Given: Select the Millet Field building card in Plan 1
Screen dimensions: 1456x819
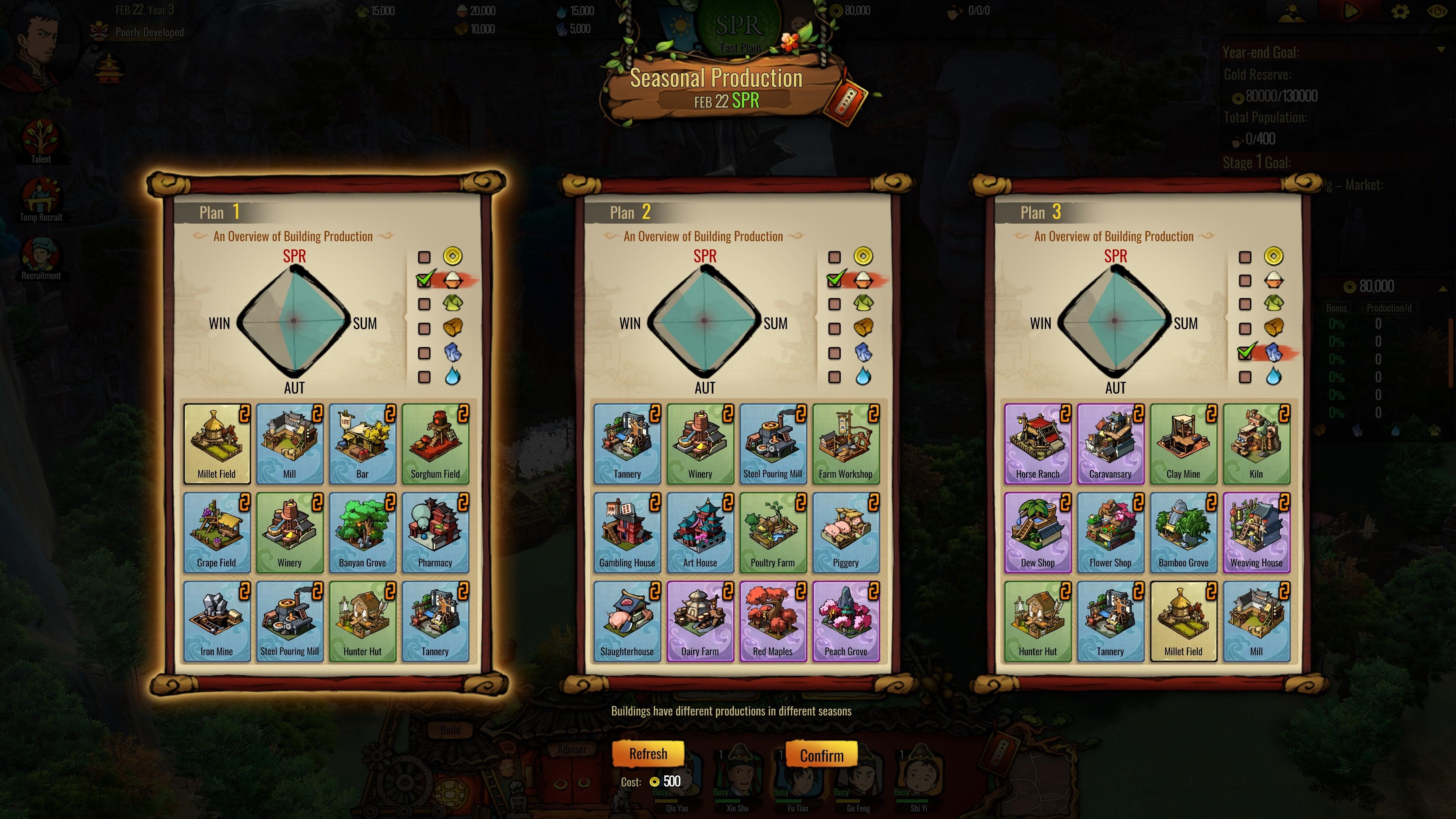Looking at the screenshot, I should pos(217,444).
